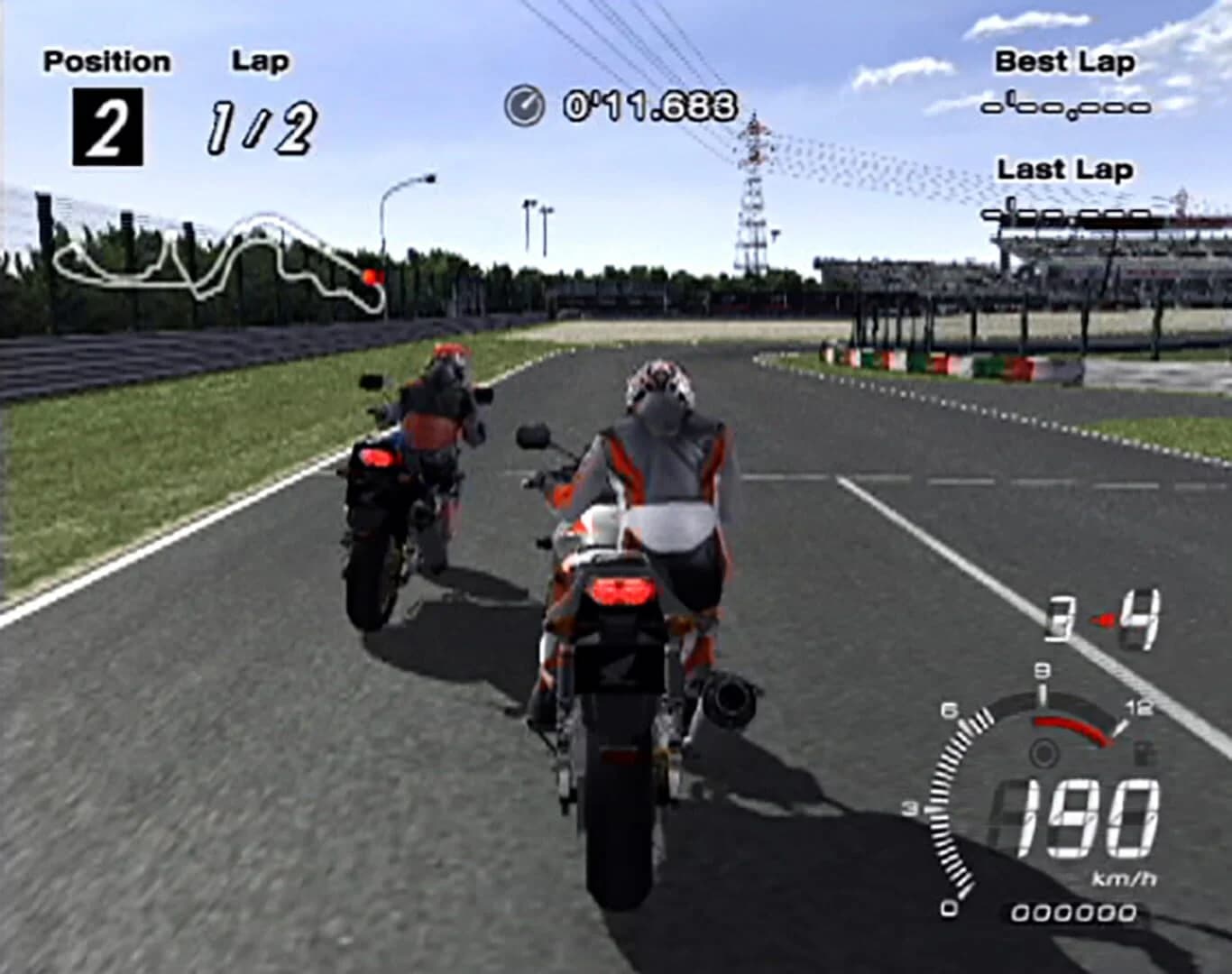Click the red checkpoint light on the minimap
The image size is (1232, 974).
pos(372,278)
